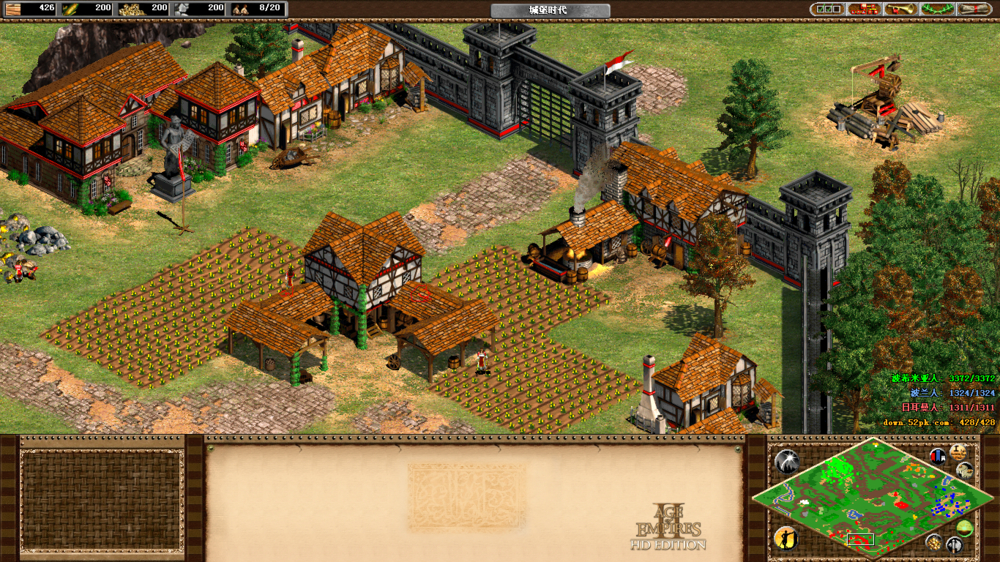Switch the minimap to economic gold view
1000x562 pixels.
[933, 543]
